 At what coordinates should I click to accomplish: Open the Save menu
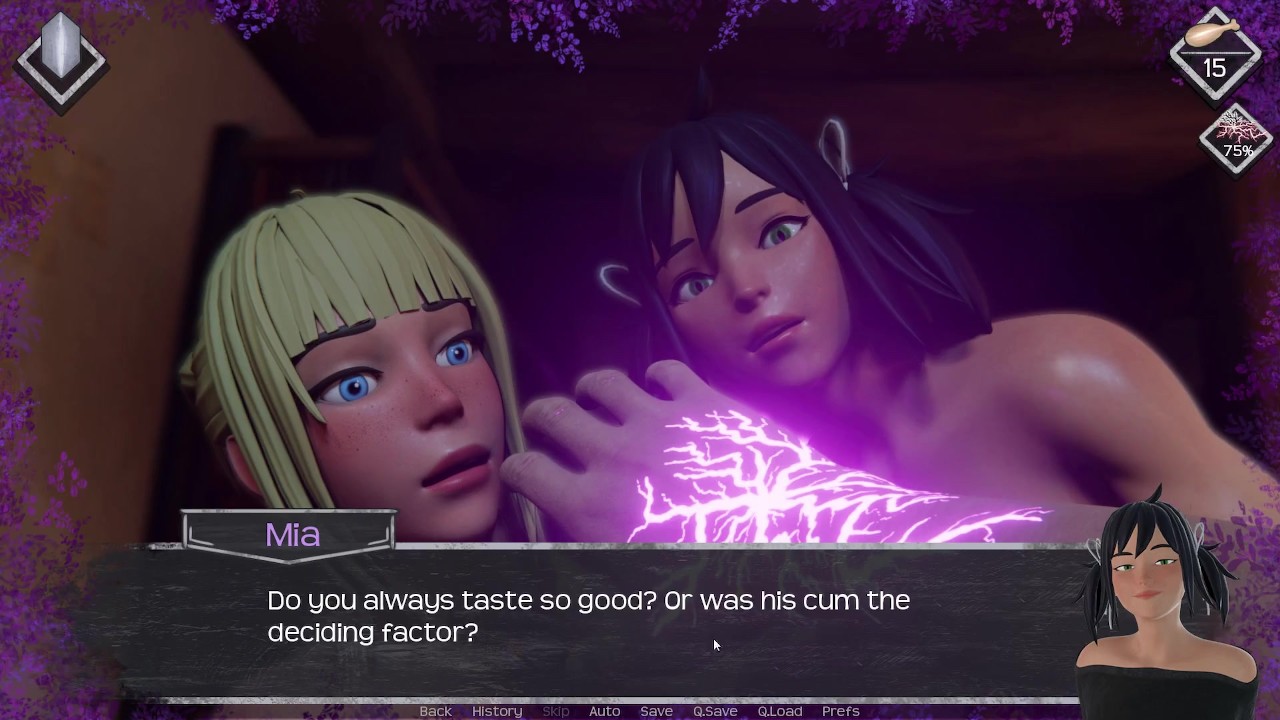point(656,711)
